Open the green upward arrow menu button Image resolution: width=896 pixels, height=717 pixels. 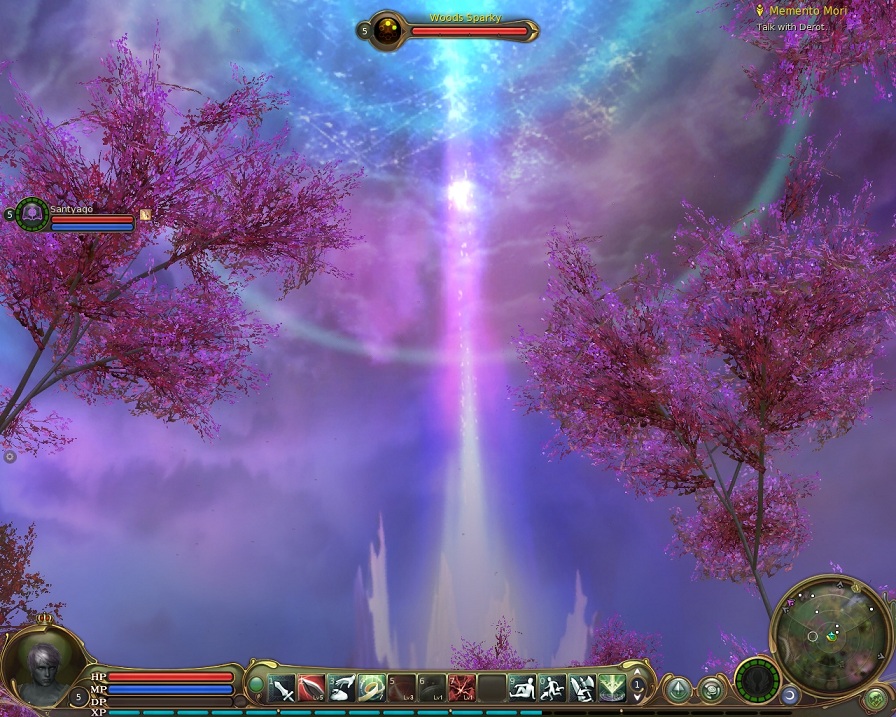click(x=679, y=690)
